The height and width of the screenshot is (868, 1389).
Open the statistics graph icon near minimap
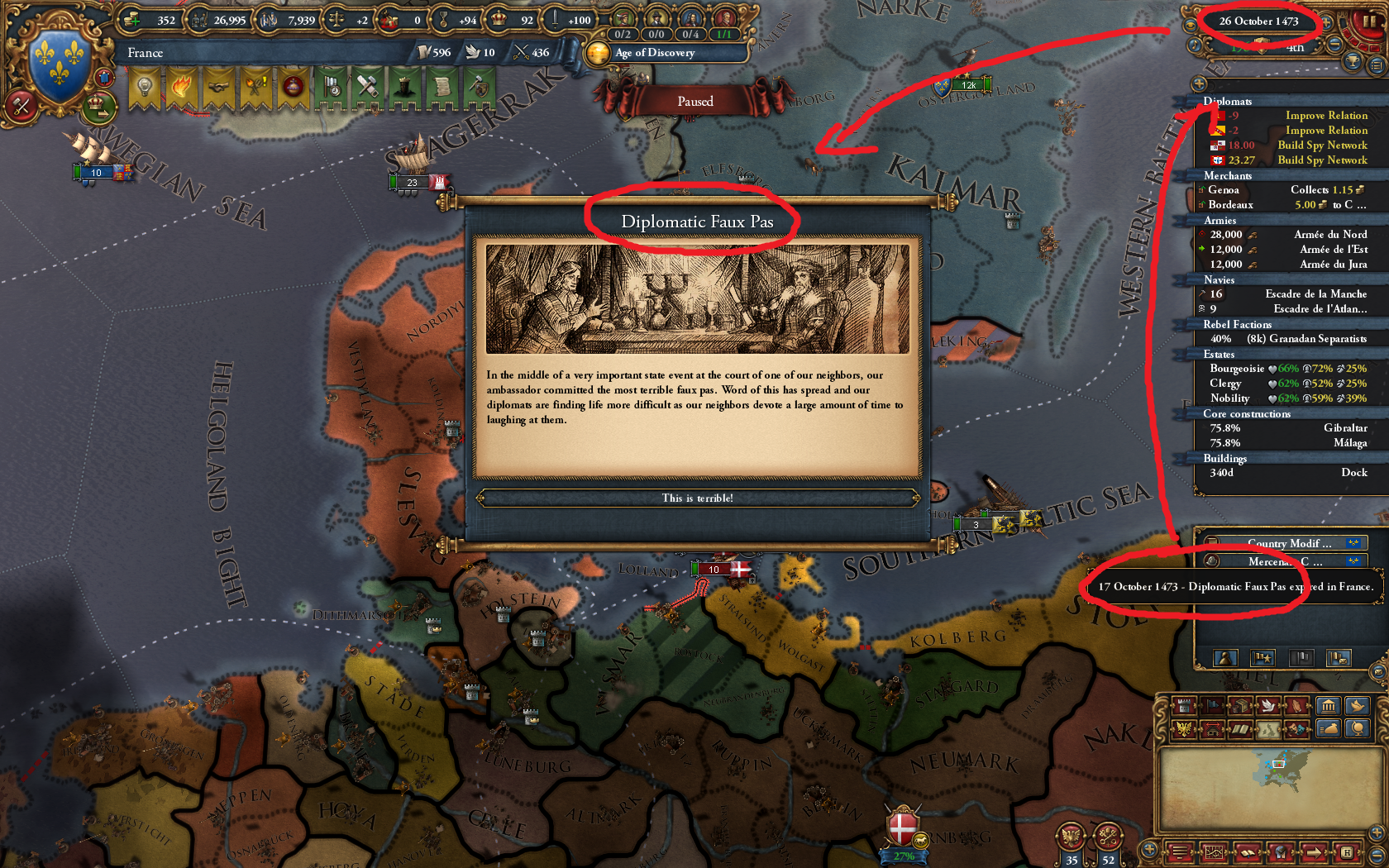click(1213, 852)
